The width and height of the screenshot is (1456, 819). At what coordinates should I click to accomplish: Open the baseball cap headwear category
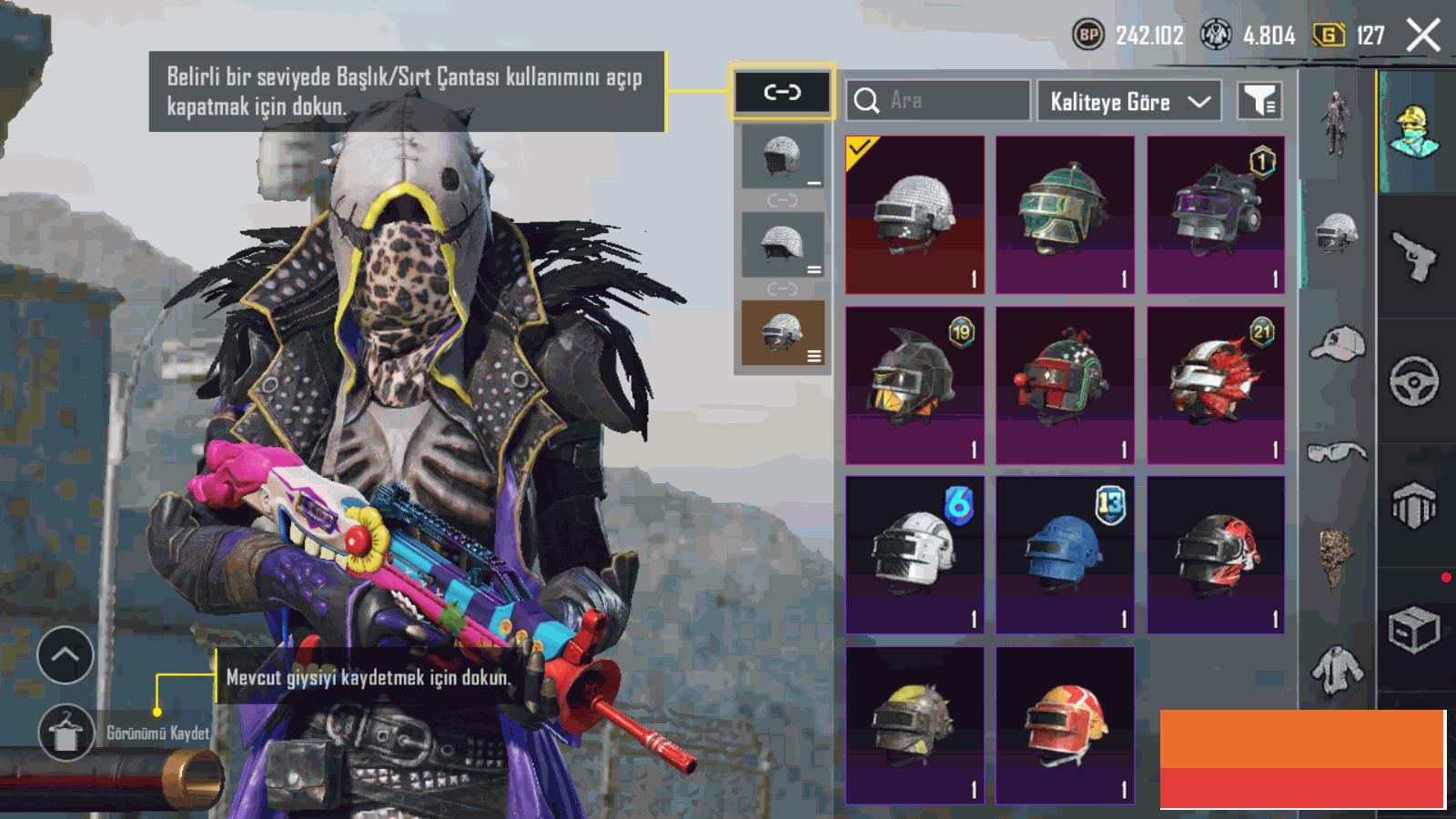click(x=1337, y=345)
